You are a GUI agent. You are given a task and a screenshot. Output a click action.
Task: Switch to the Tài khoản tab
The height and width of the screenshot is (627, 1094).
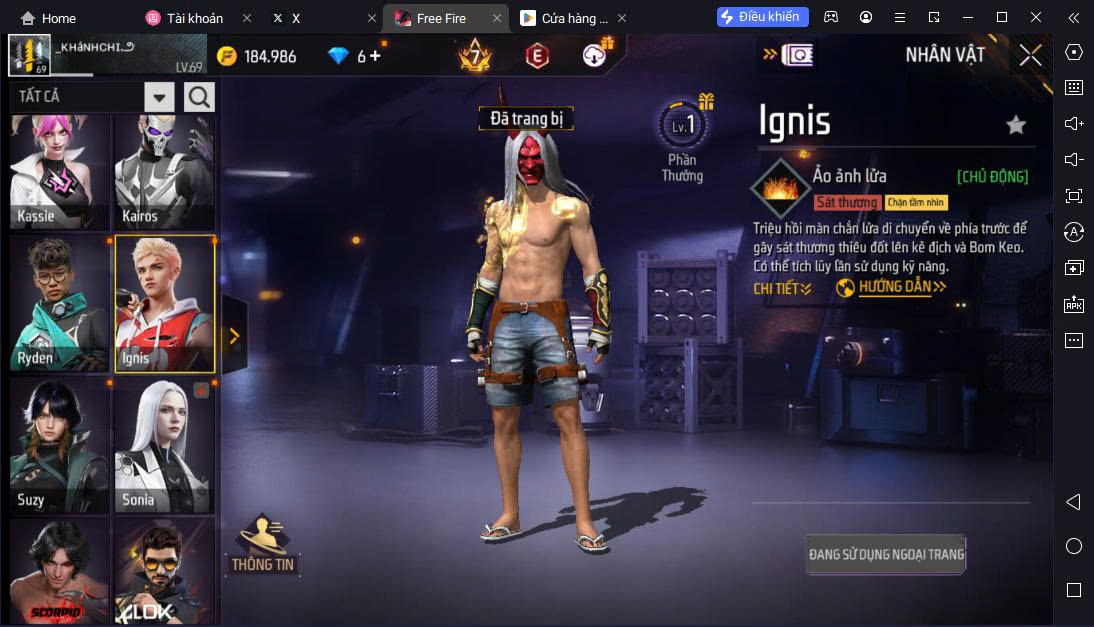[x=190, y=18]
